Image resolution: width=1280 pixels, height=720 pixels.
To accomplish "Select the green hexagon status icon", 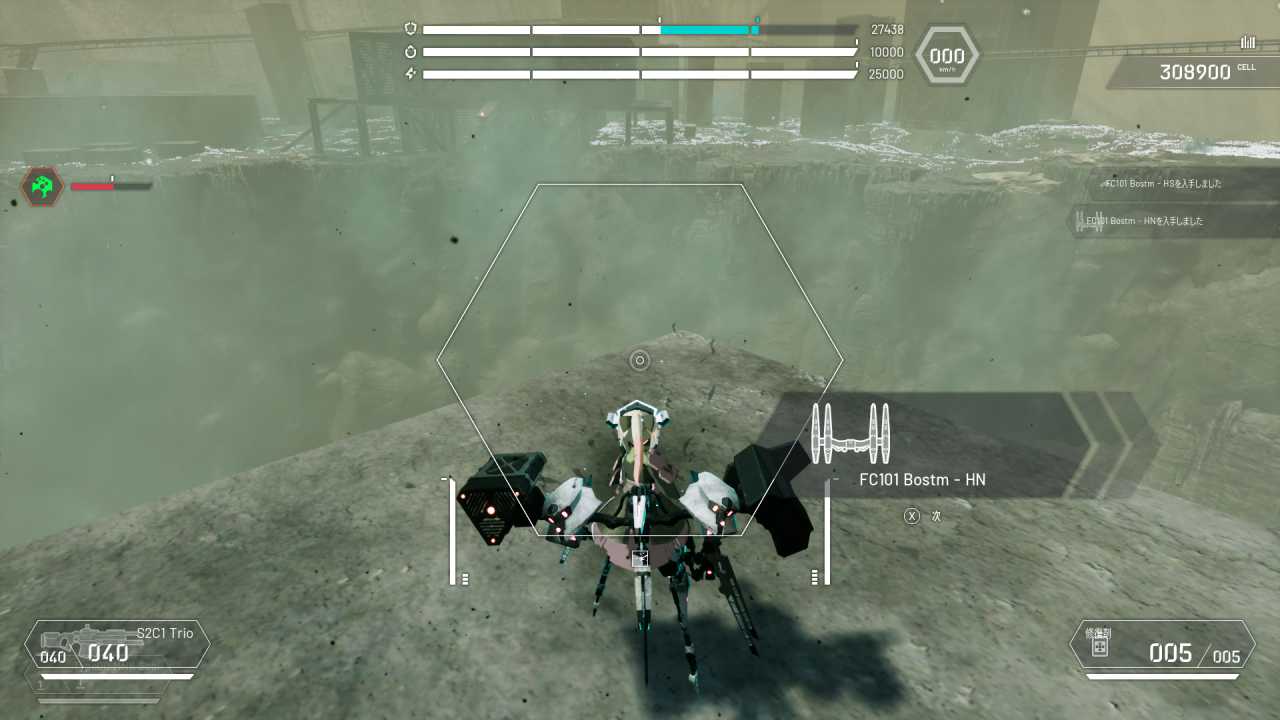I will (x=43, y=187).
